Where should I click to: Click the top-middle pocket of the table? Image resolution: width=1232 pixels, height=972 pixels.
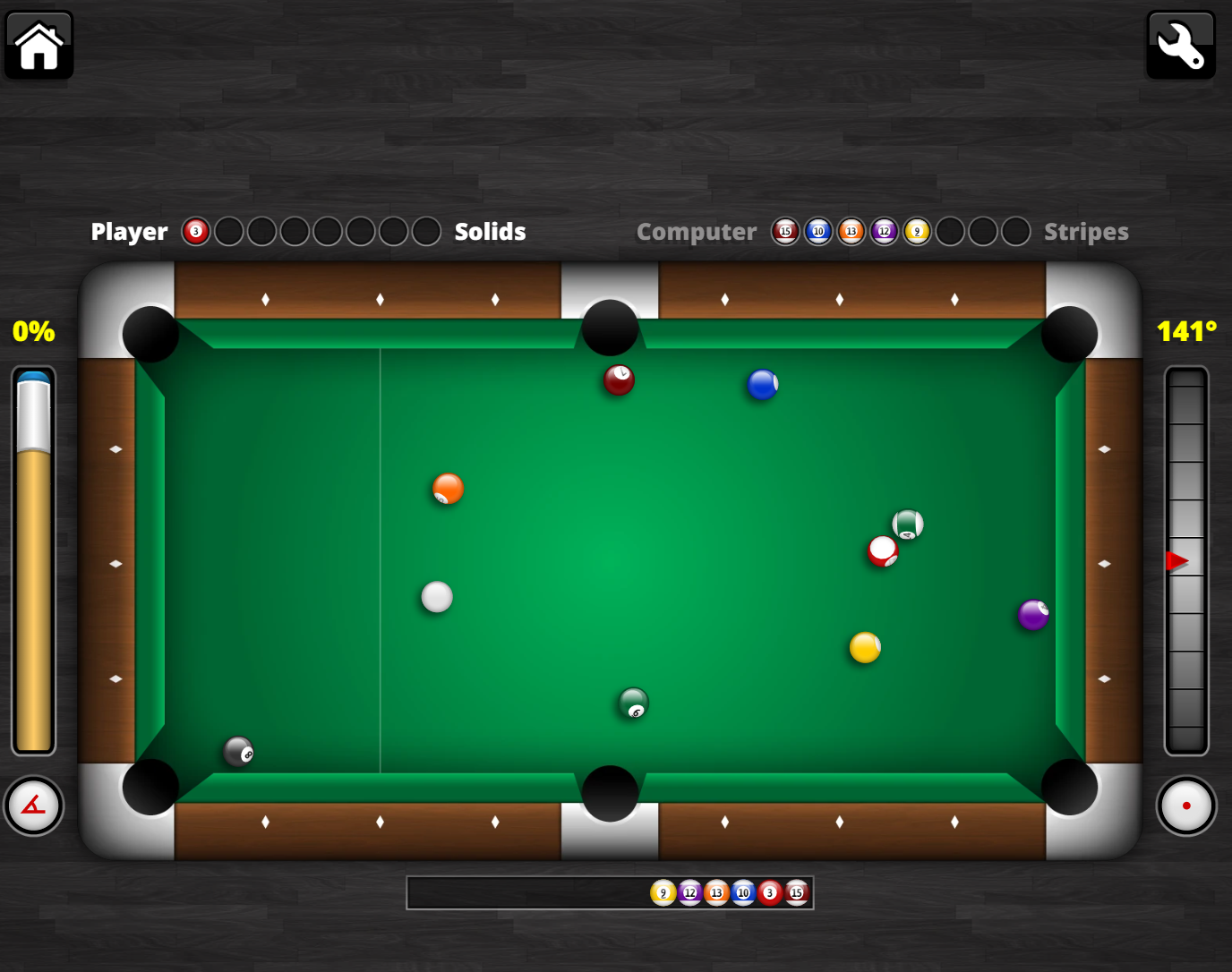[610, 328]
